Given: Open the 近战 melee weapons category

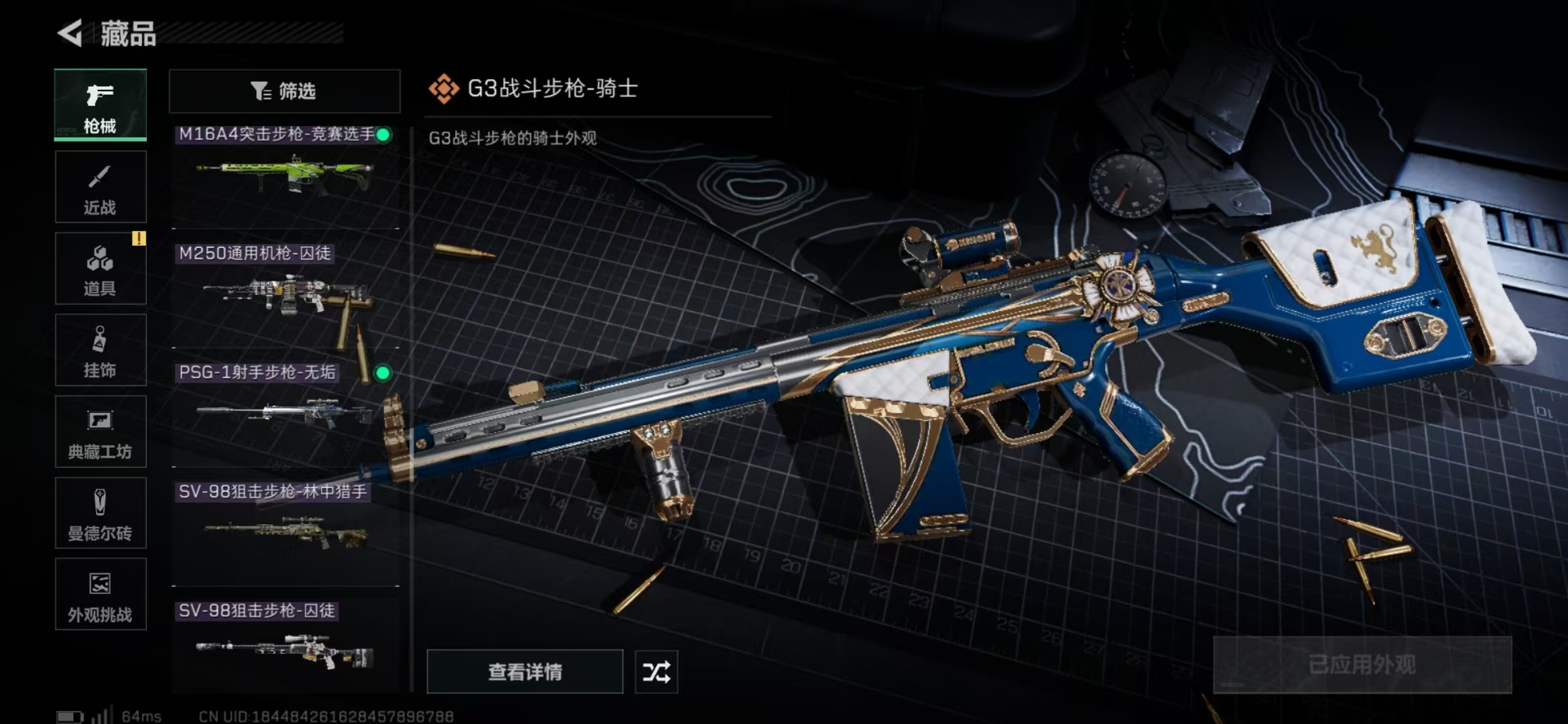Looking at the screenshot, I should coord(99,186).
